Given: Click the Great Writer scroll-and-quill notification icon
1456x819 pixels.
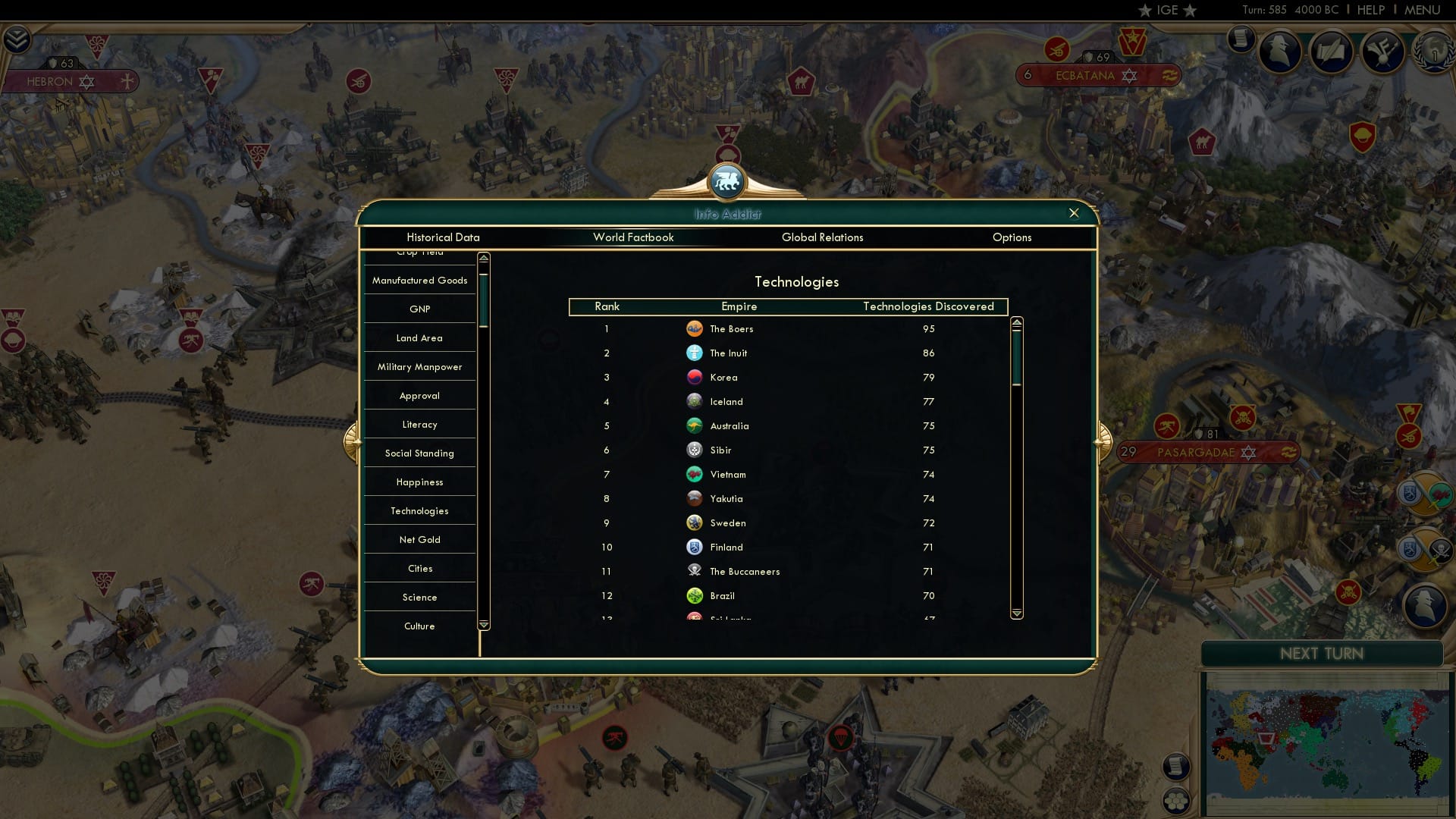Looking at the screenshot, I should pyautogui.click(x=1332, y=53).
